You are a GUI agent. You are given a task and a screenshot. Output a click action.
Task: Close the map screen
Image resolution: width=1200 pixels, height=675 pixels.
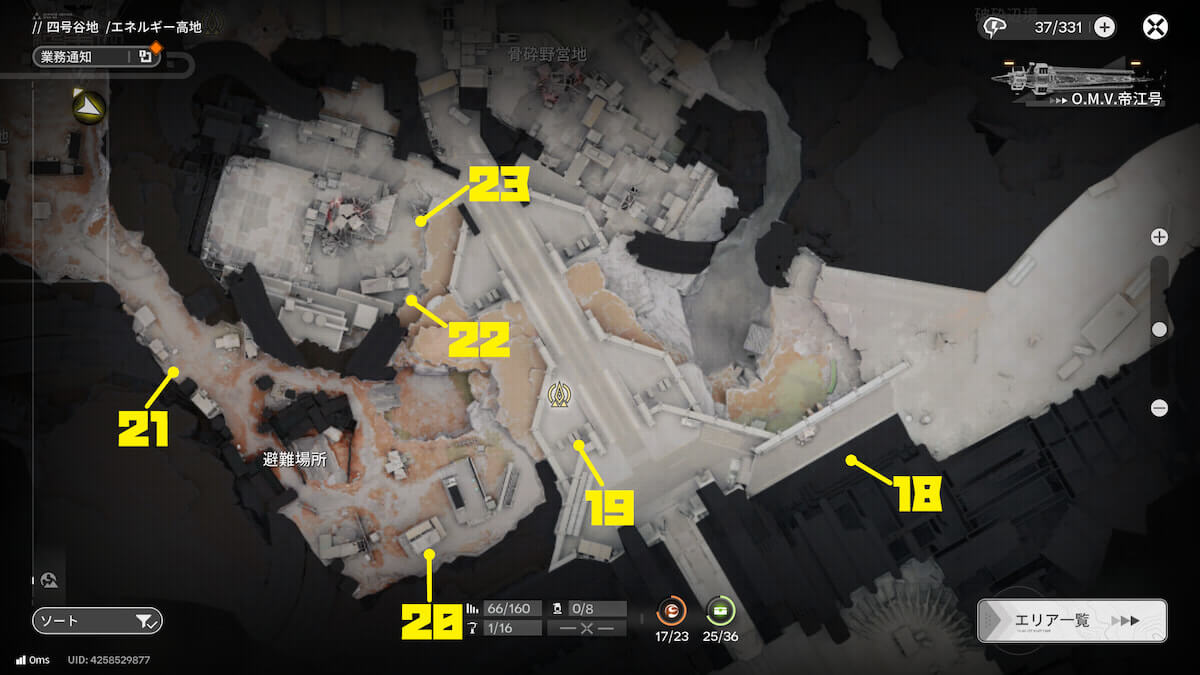[1155, 27]
